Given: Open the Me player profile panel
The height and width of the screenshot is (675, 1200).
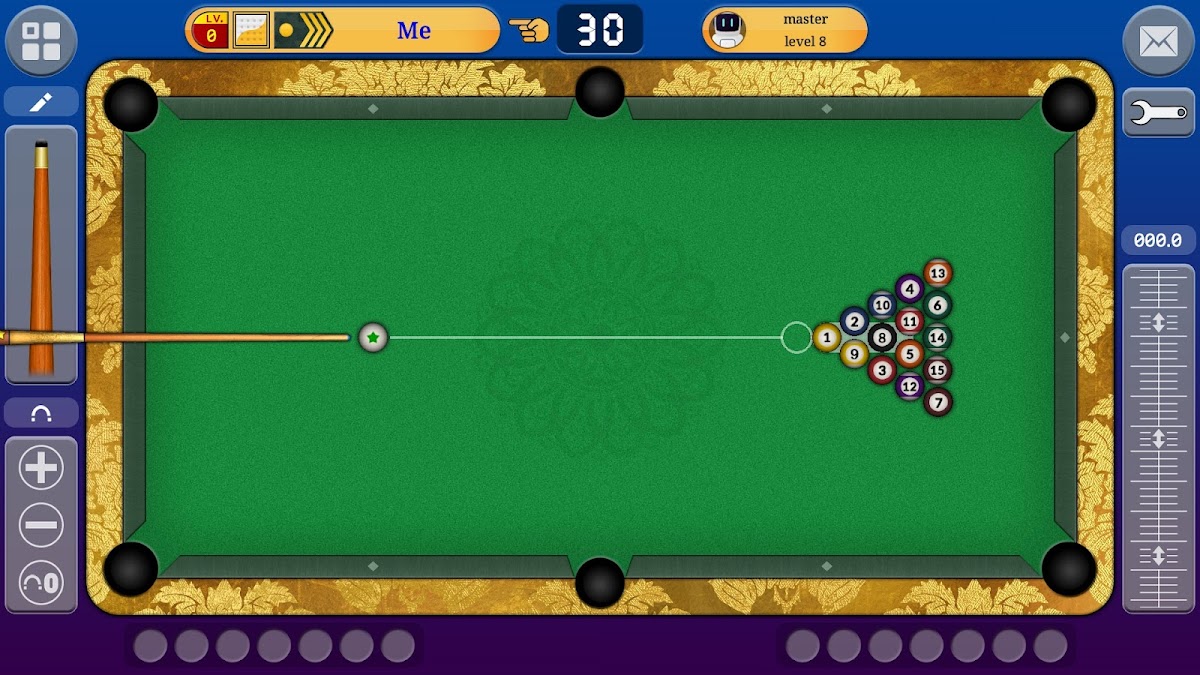Looking at the screenshot, I should coord(342,31).
